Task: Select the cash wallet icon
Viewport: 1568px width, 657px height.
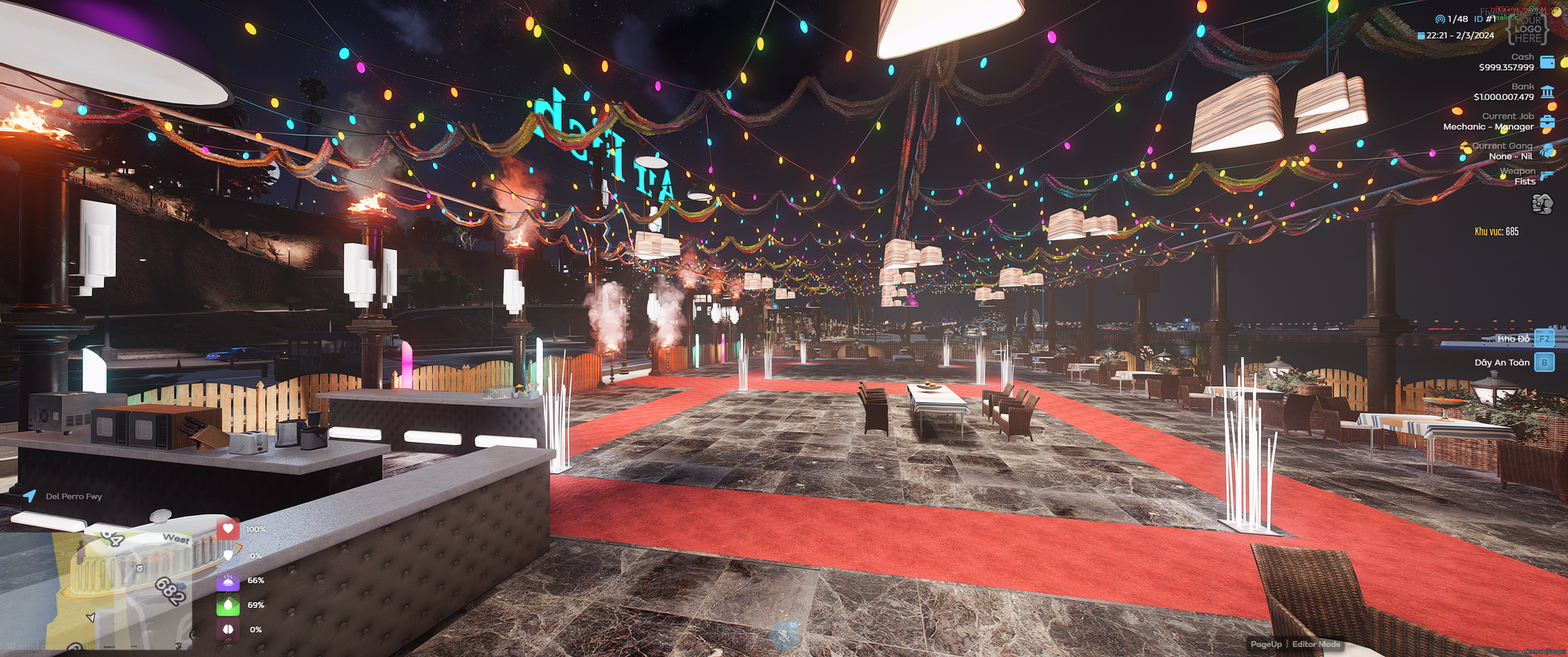Action: [1547, 62]
